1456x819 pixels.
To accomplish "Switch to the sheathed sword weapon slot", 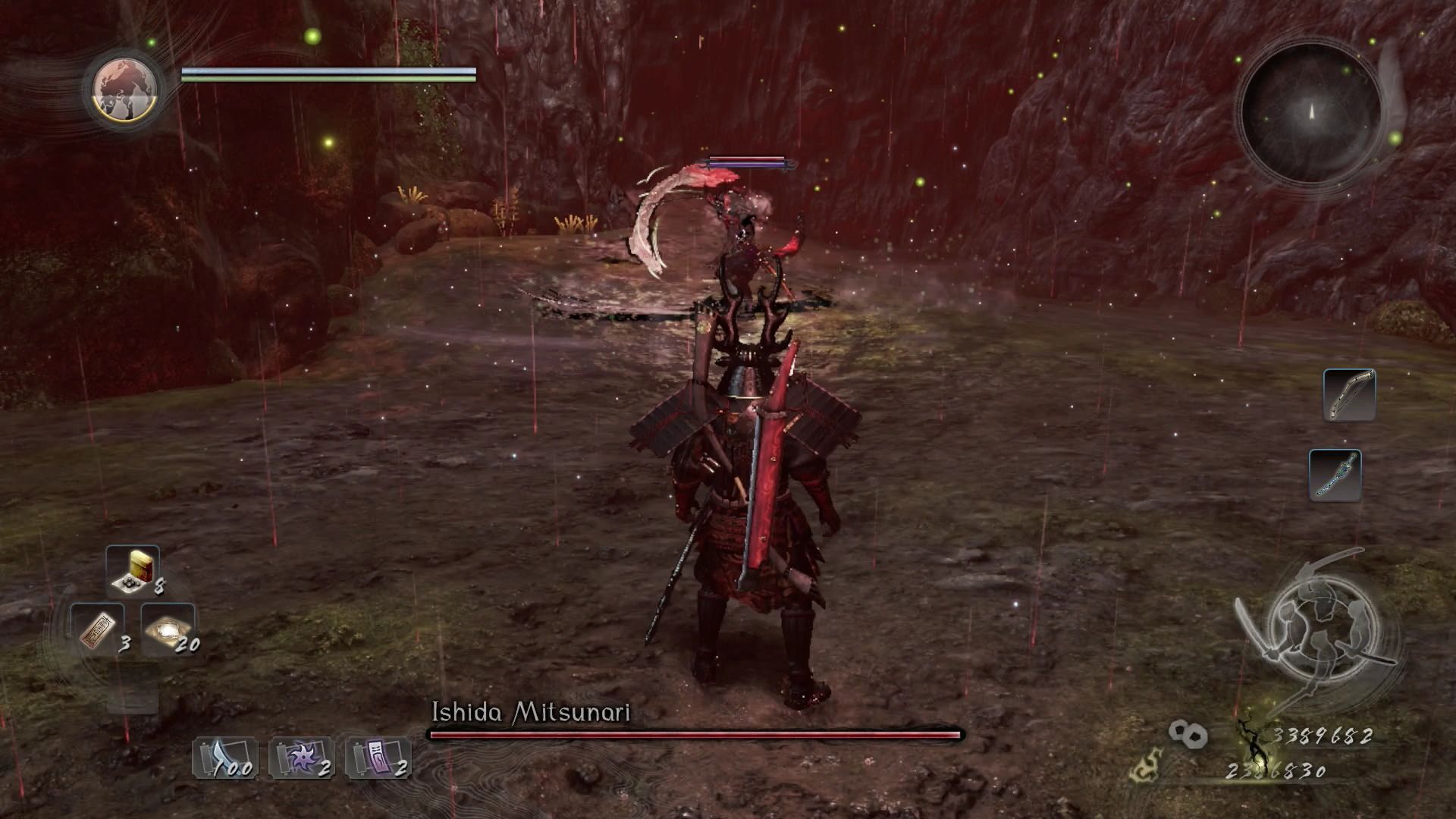I will pos(1335,475).
